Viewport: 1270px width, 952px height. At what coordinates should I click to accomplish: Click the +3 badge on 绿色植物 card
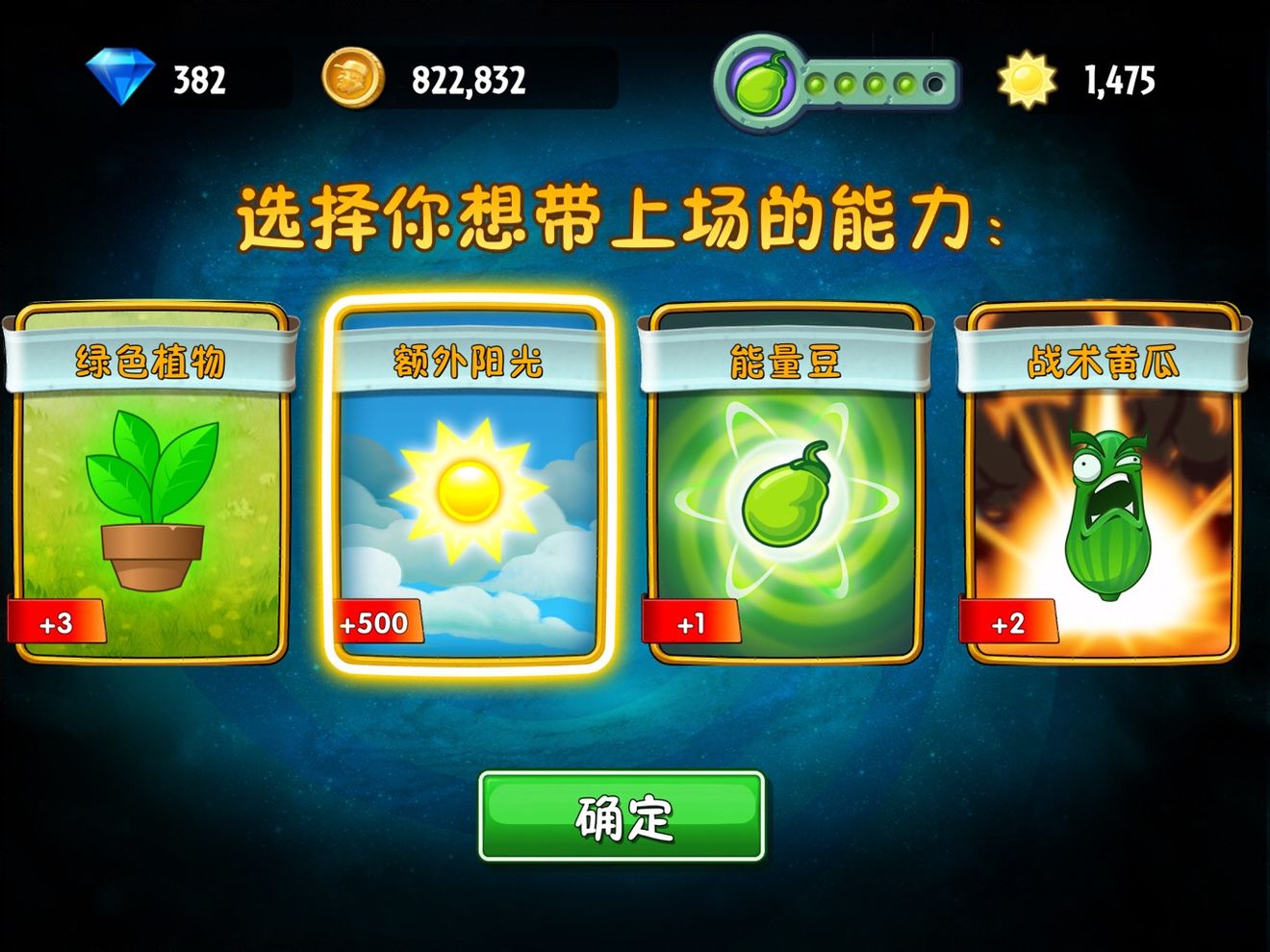pyautogui.click(x=55, y=622)
